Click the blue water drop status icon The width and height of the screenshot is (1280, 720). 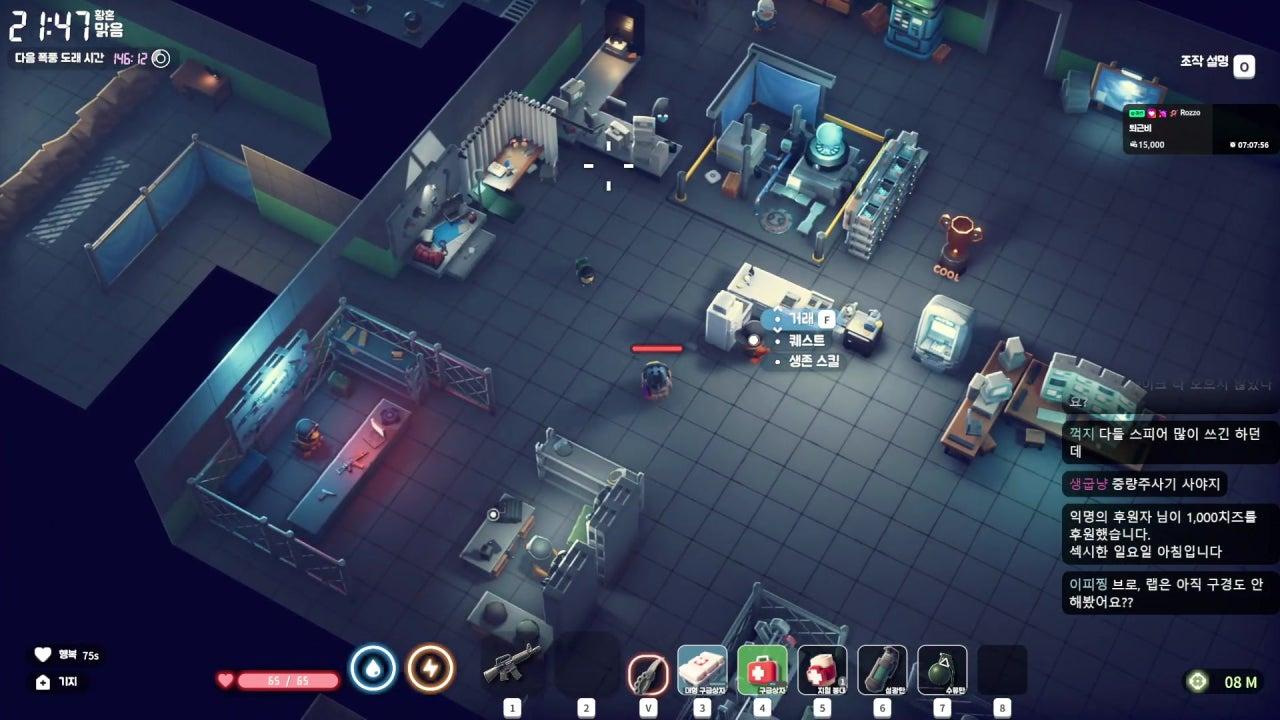tap(373, 669)
